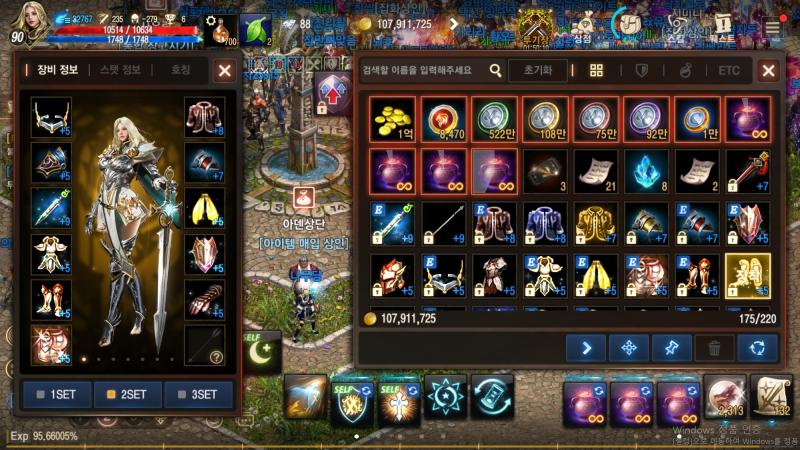Select the 1SET equipment preset
800x450 pixels.
[x=56, y=394]
